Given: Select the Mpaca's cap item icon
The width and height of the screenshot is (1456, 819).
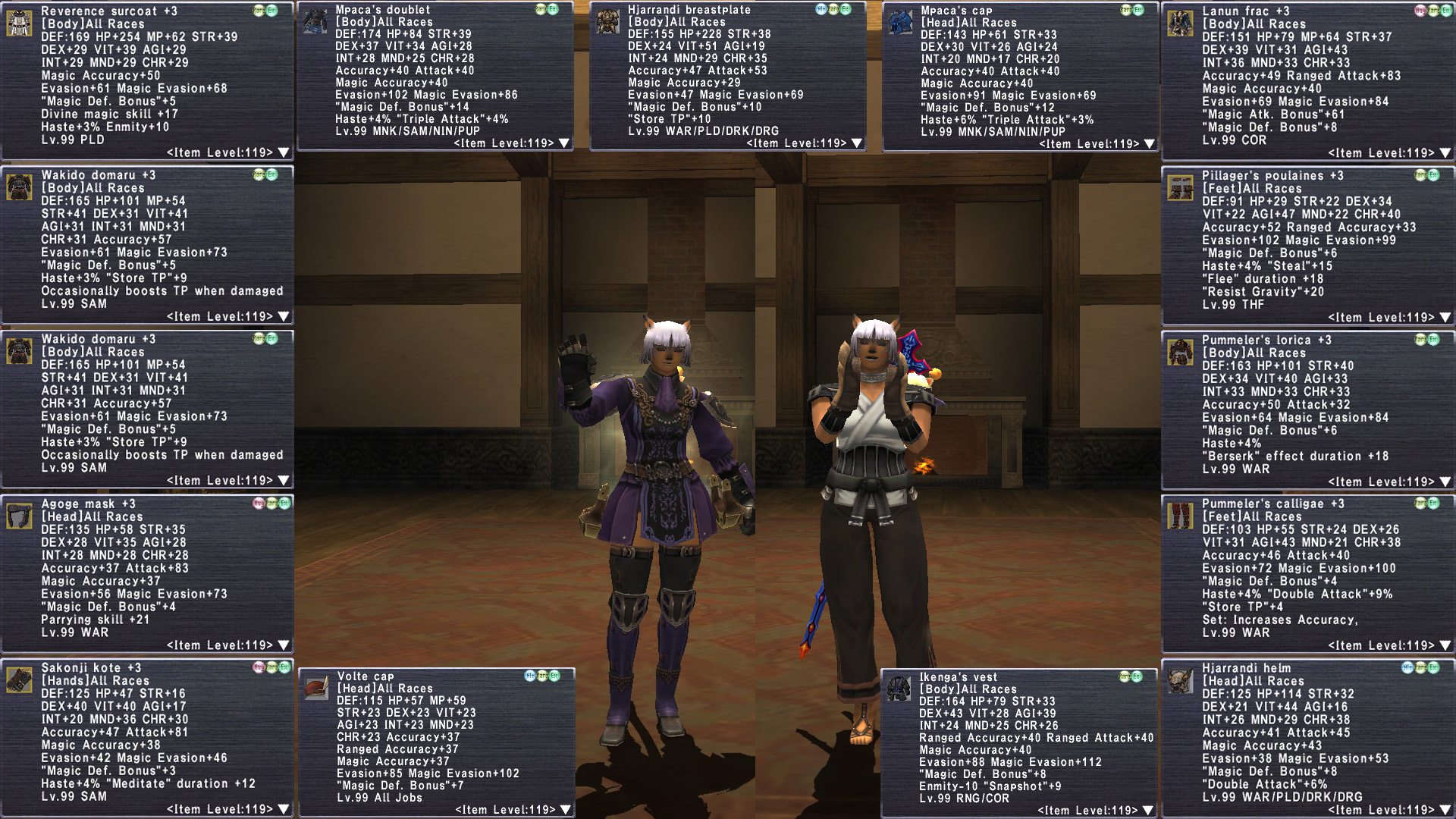Looking at the screenshot, I should (899, 22).
